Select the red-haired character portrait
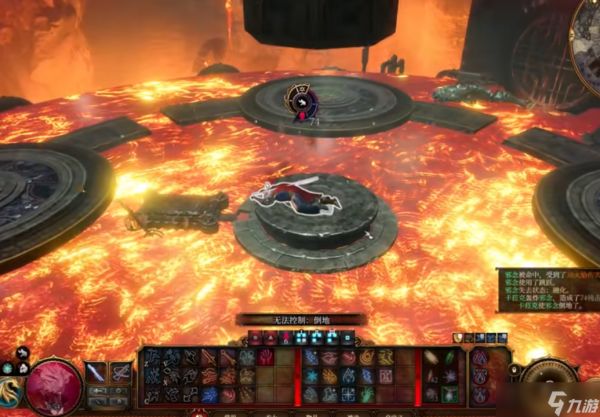This screenshot has height=417, width=600. [x=55, y=384]
